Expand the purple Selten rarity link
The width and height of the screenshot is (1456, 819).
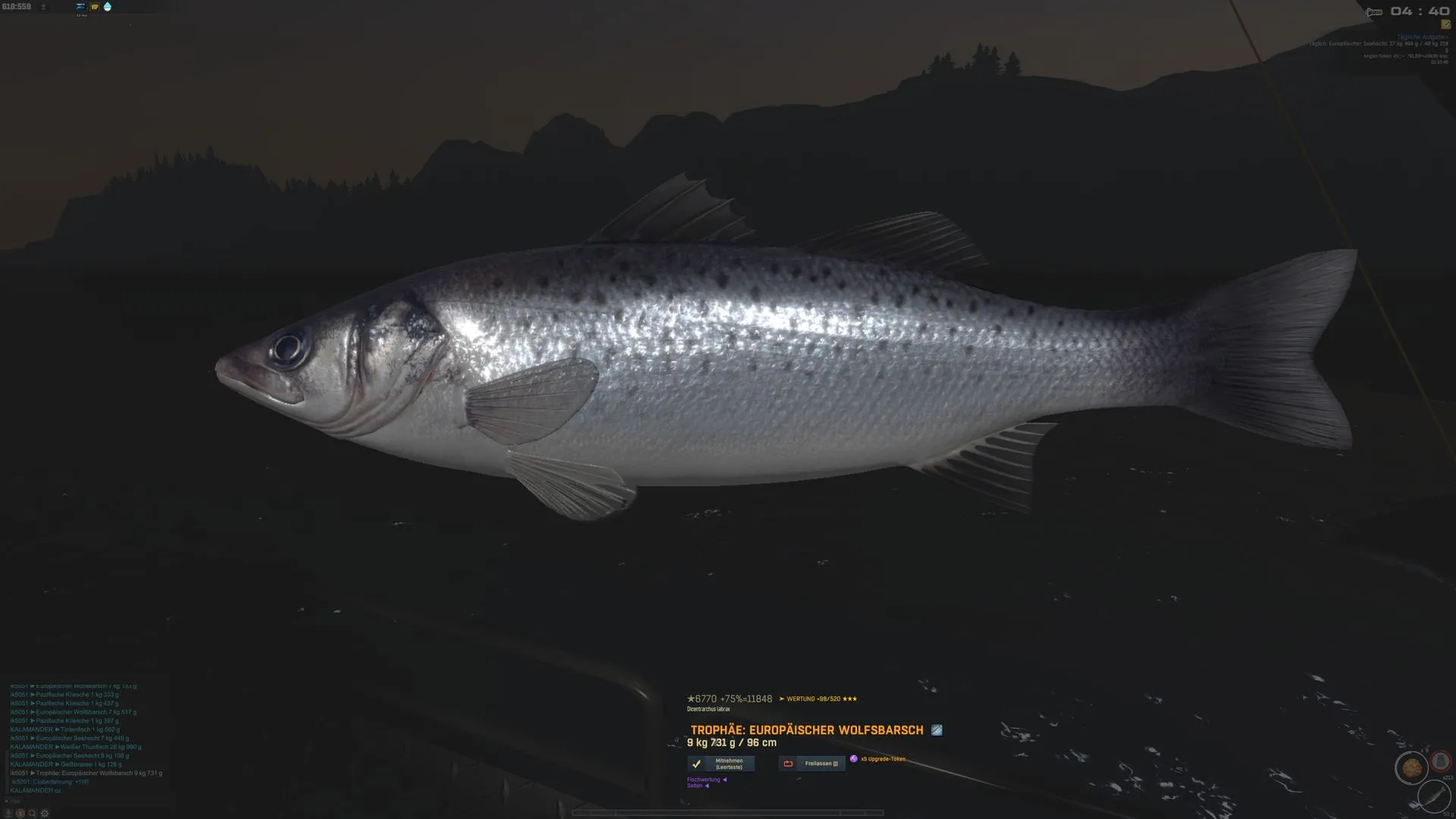click(x=698, y=786)
